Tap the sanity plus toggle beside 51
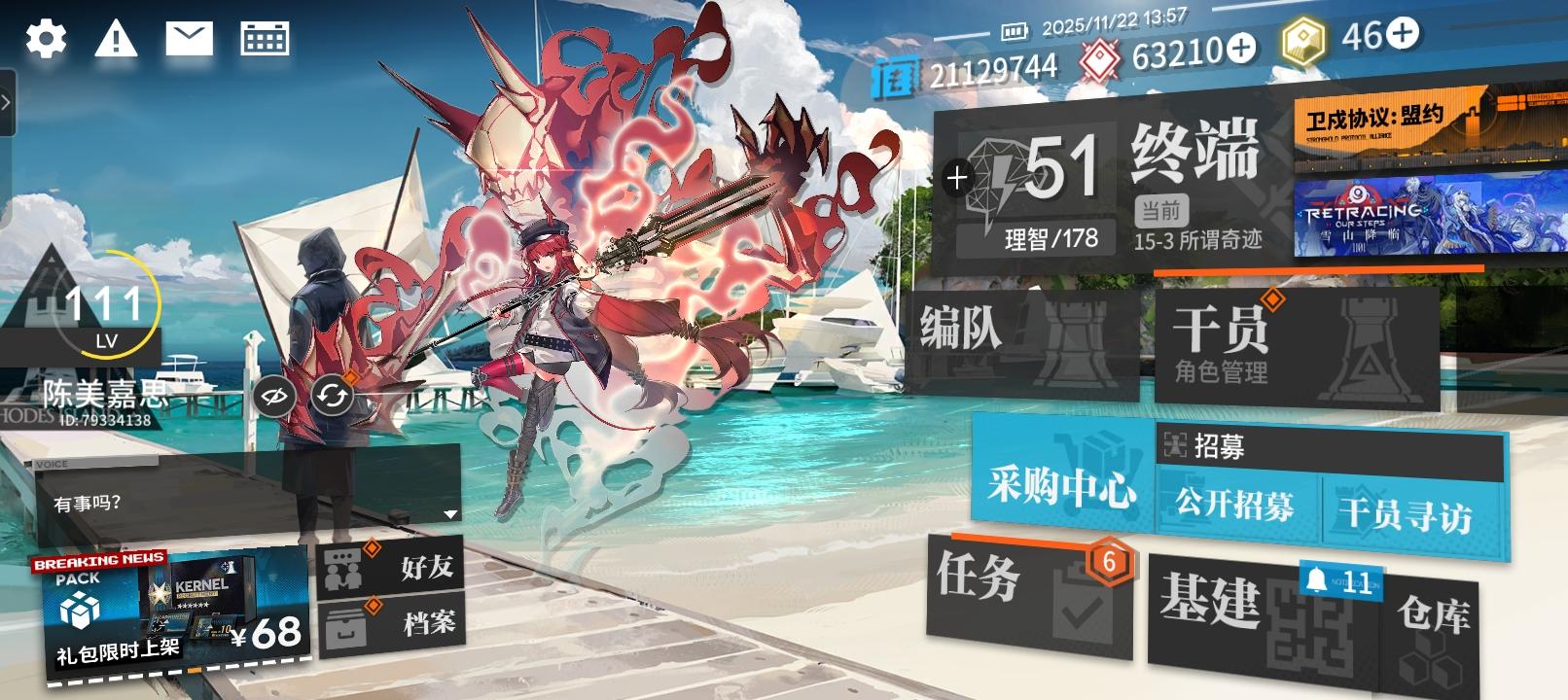Image resolution: width=1568 pixels, height=700 pixels. point(958,177)
